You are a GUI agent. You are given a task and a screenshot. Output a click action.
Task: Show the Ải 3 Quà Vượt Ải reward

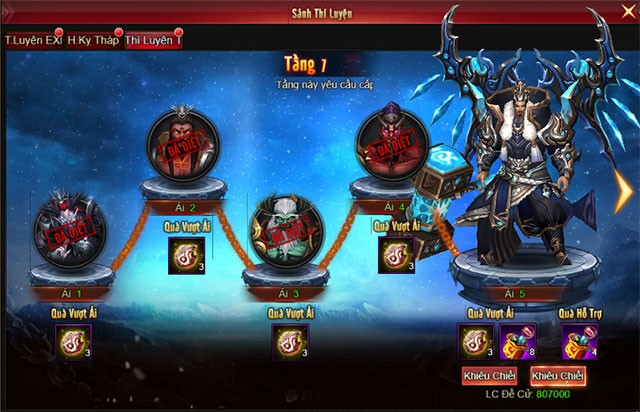coord(290,342)
